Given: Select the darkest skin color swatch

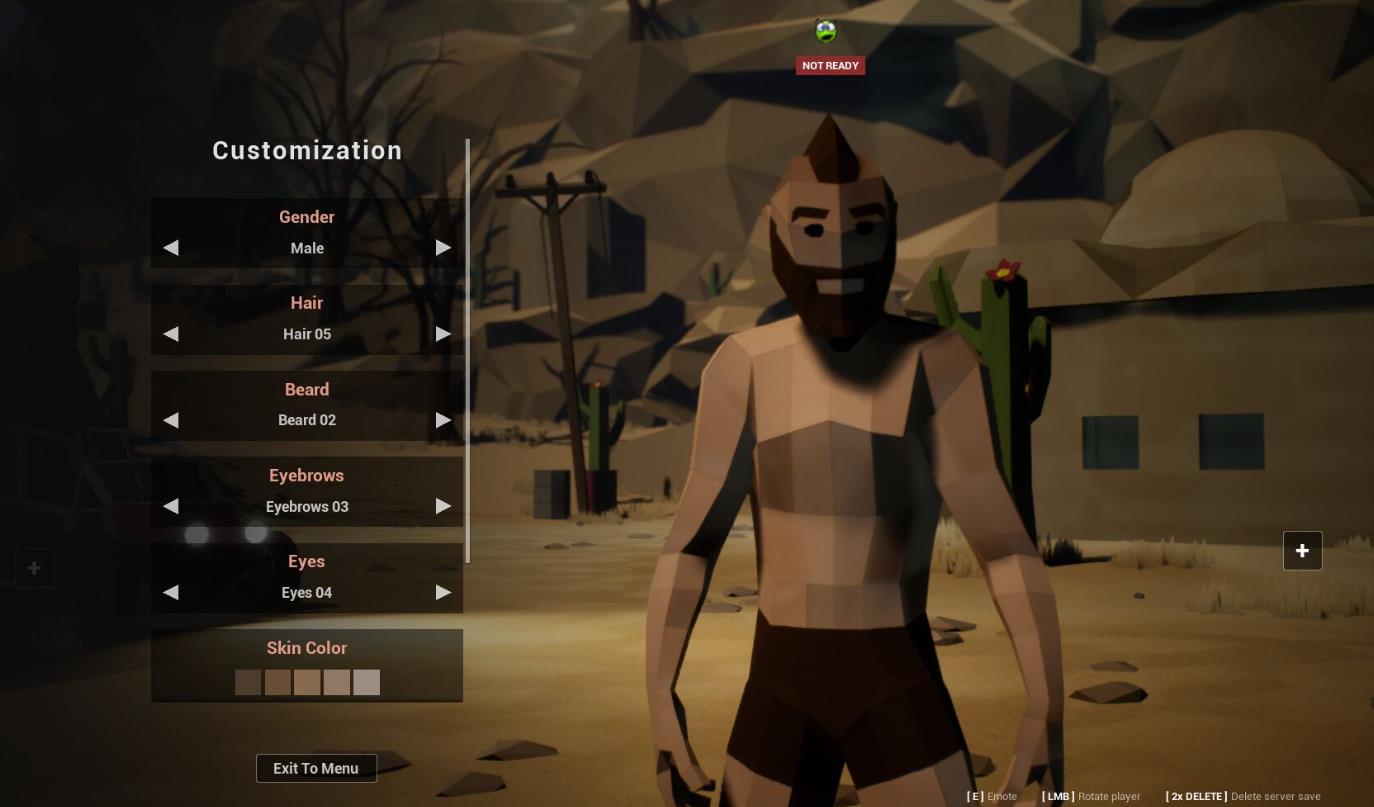Looking at the screenshot, I should click(248, 682).
